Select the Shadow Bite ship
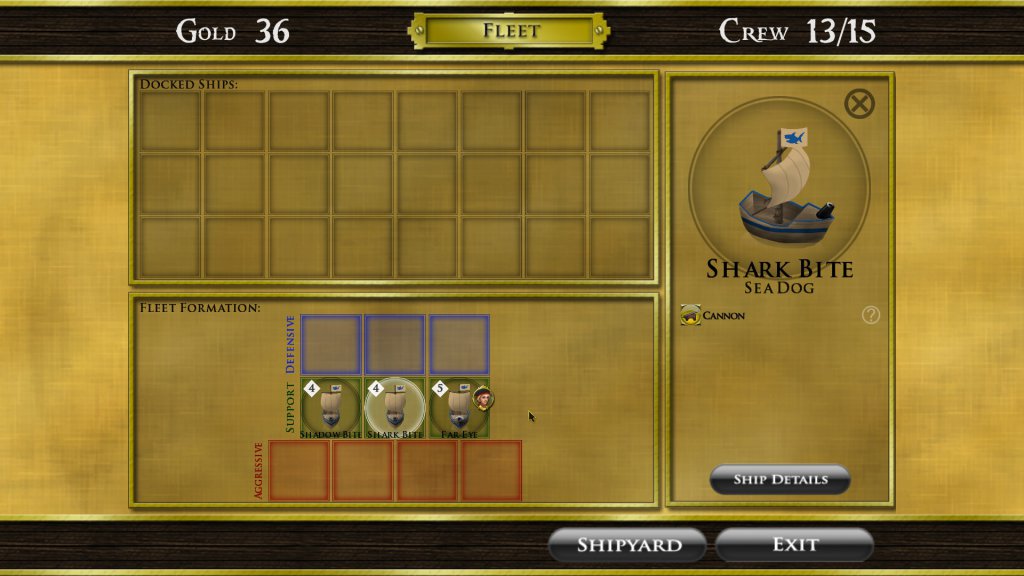1024x576 pixels. pos(331,408)
